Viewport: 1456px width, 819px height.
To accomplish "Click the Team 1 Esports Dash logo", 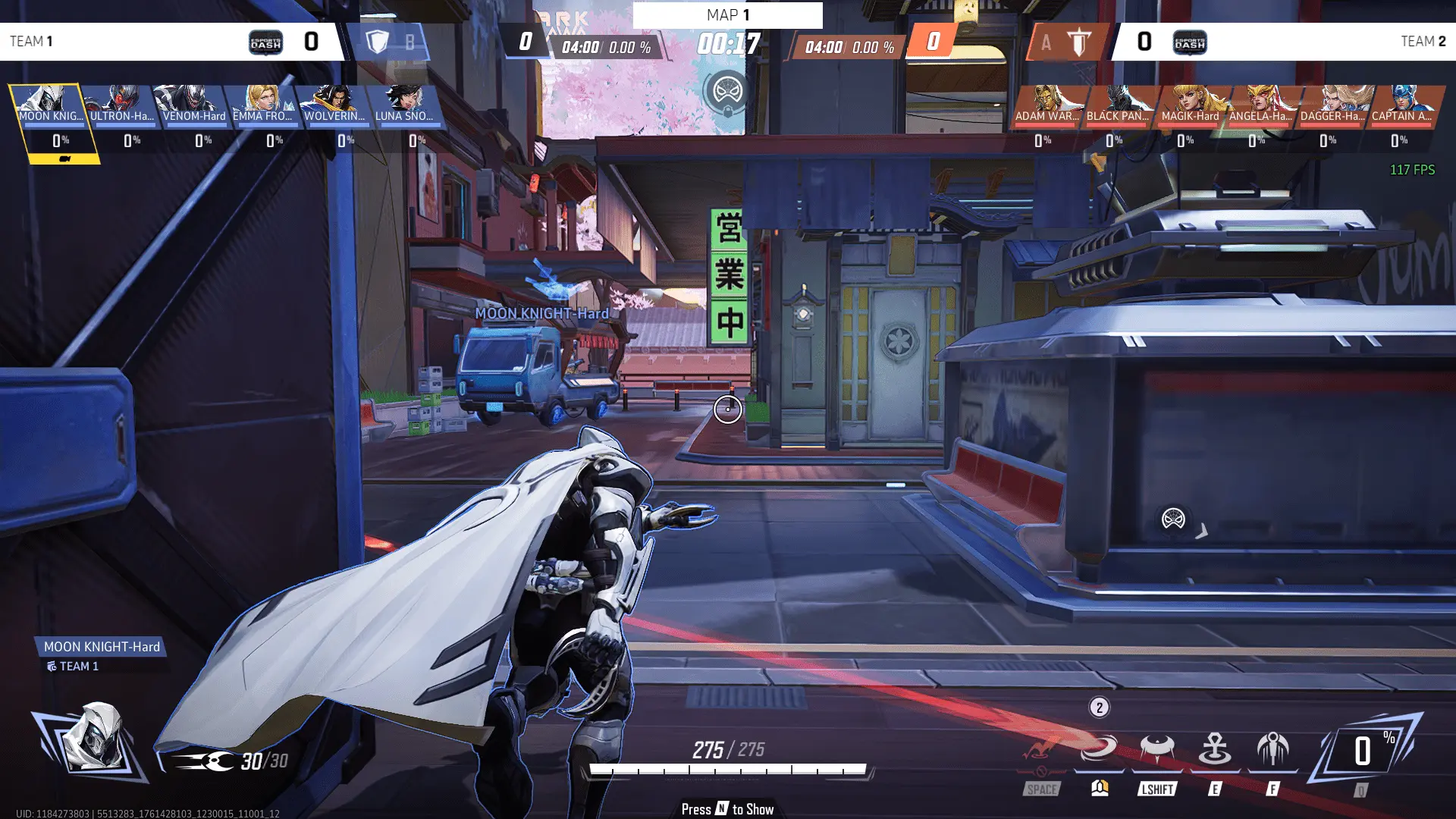I will pyautogui.click(x=265, y=42).
